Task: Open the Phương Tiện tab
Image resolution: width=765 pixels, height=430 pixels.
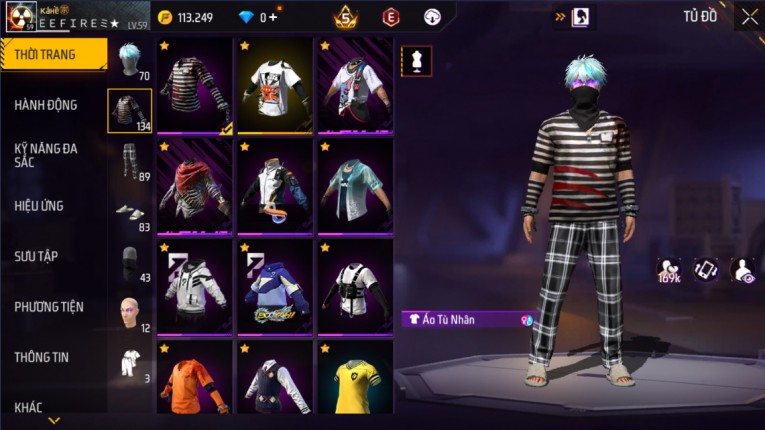Action: tap(49, 307)
